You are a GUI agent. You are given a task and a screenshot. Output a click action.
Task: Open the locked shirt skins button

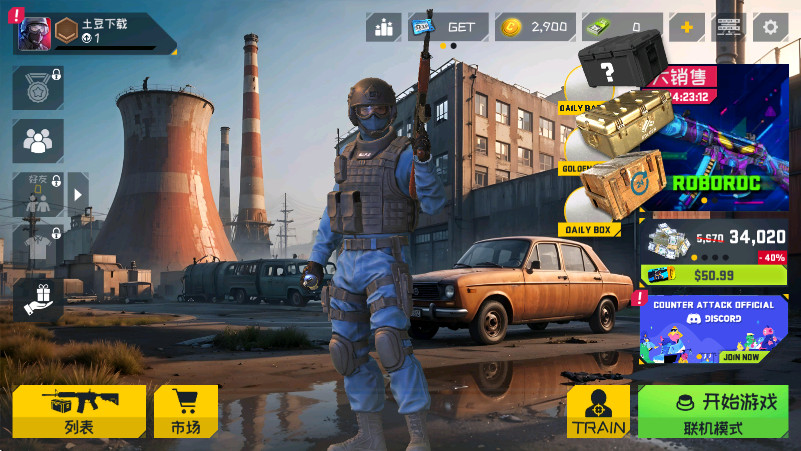37,246
